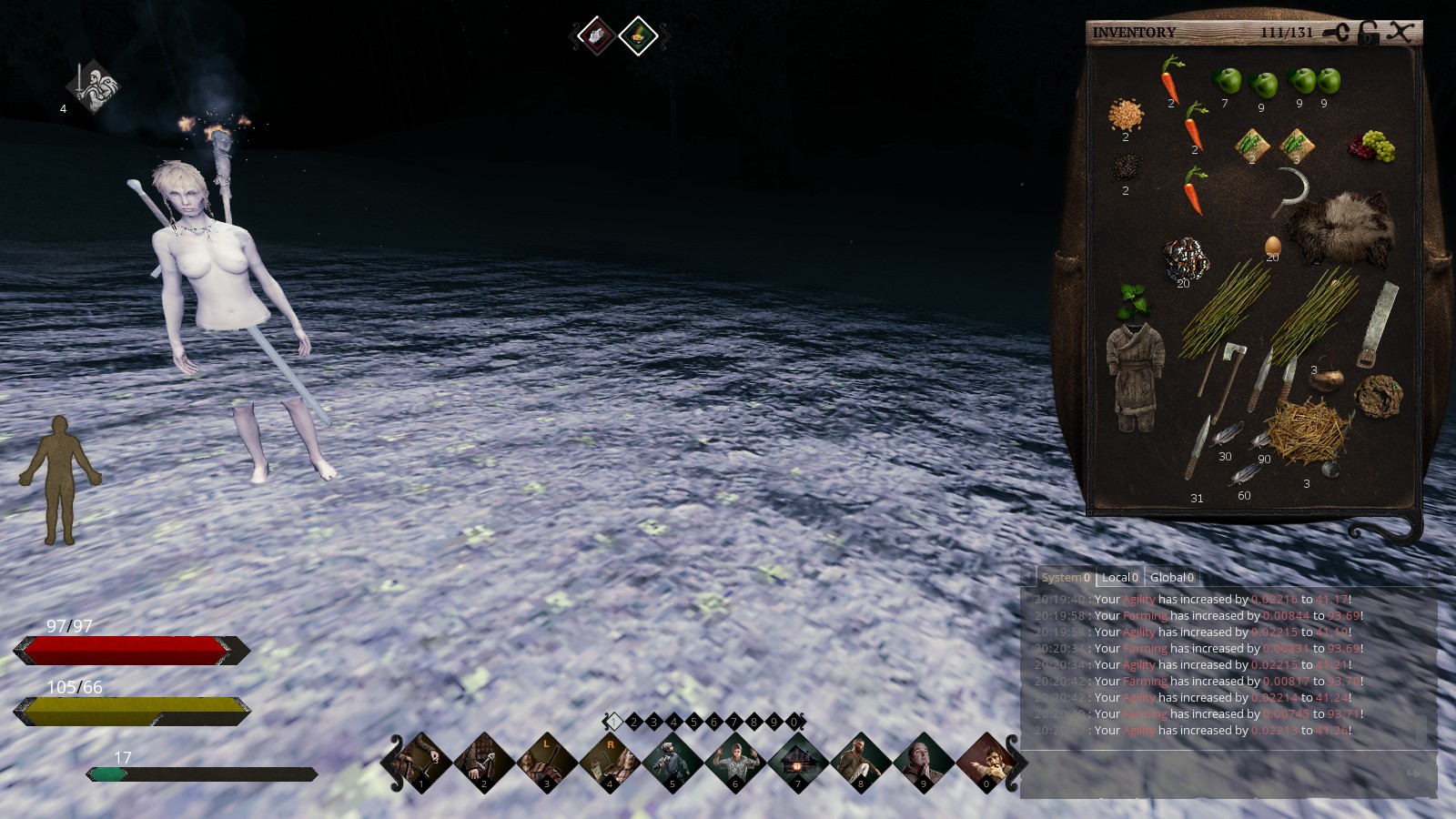
Task: Close the inventory window
Action: (x=1400, y=32)
